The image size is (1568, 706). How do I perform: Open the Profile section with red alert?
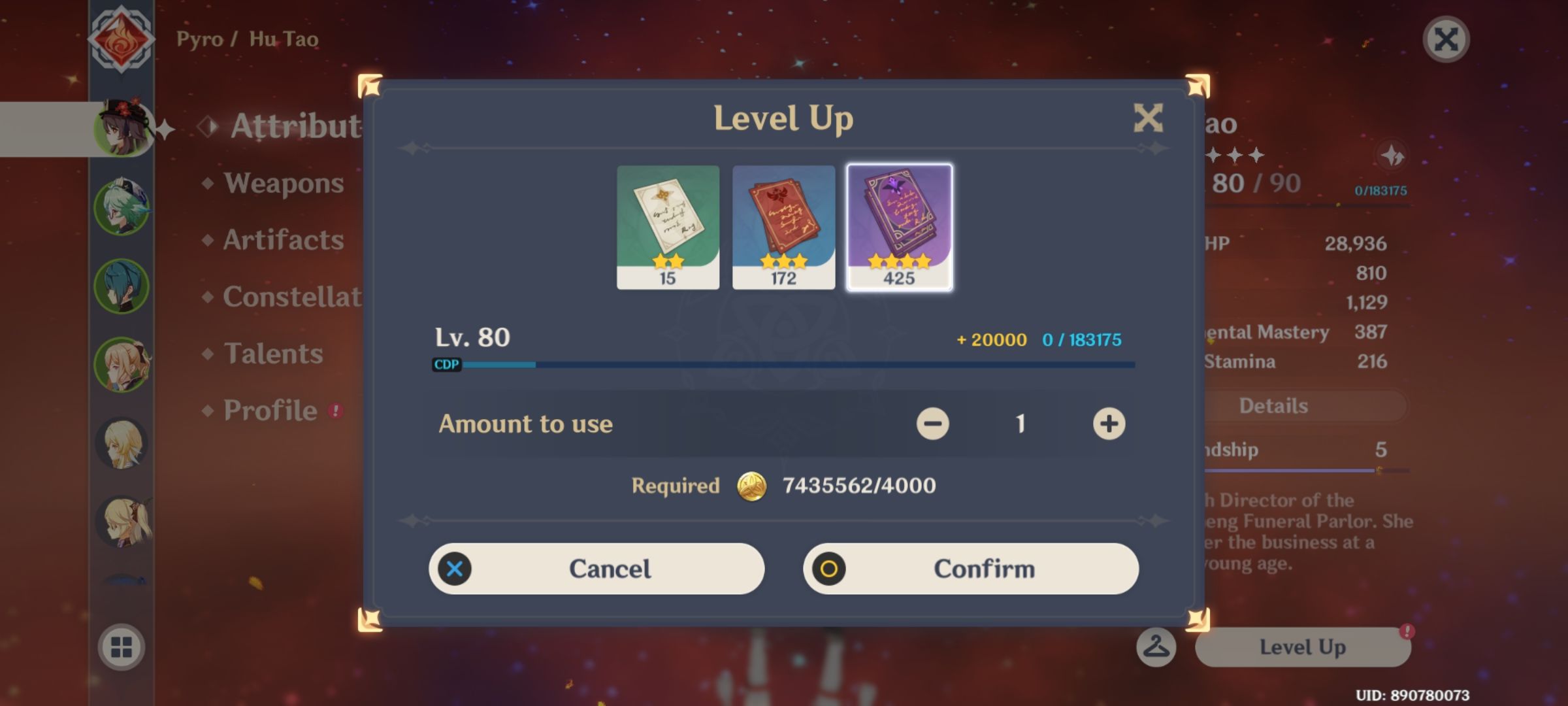pos(269,410)
